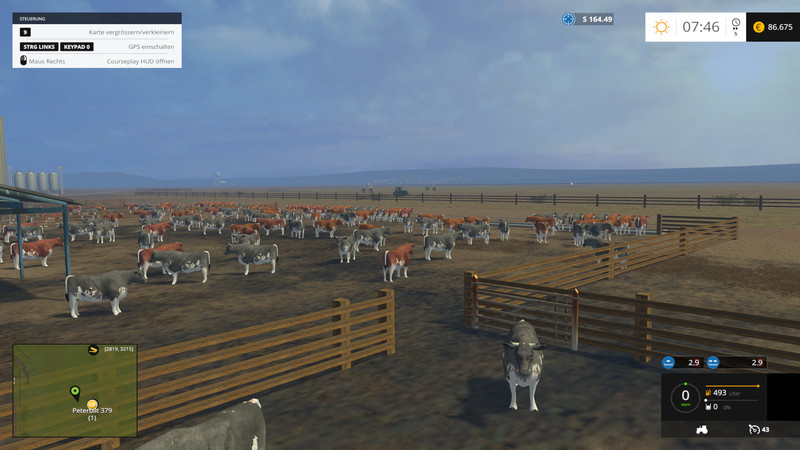This screenshot has height=450, width=800.
Task: Click the yellow Peterbilt 379 map marker
Action: (x=92, y=404)
